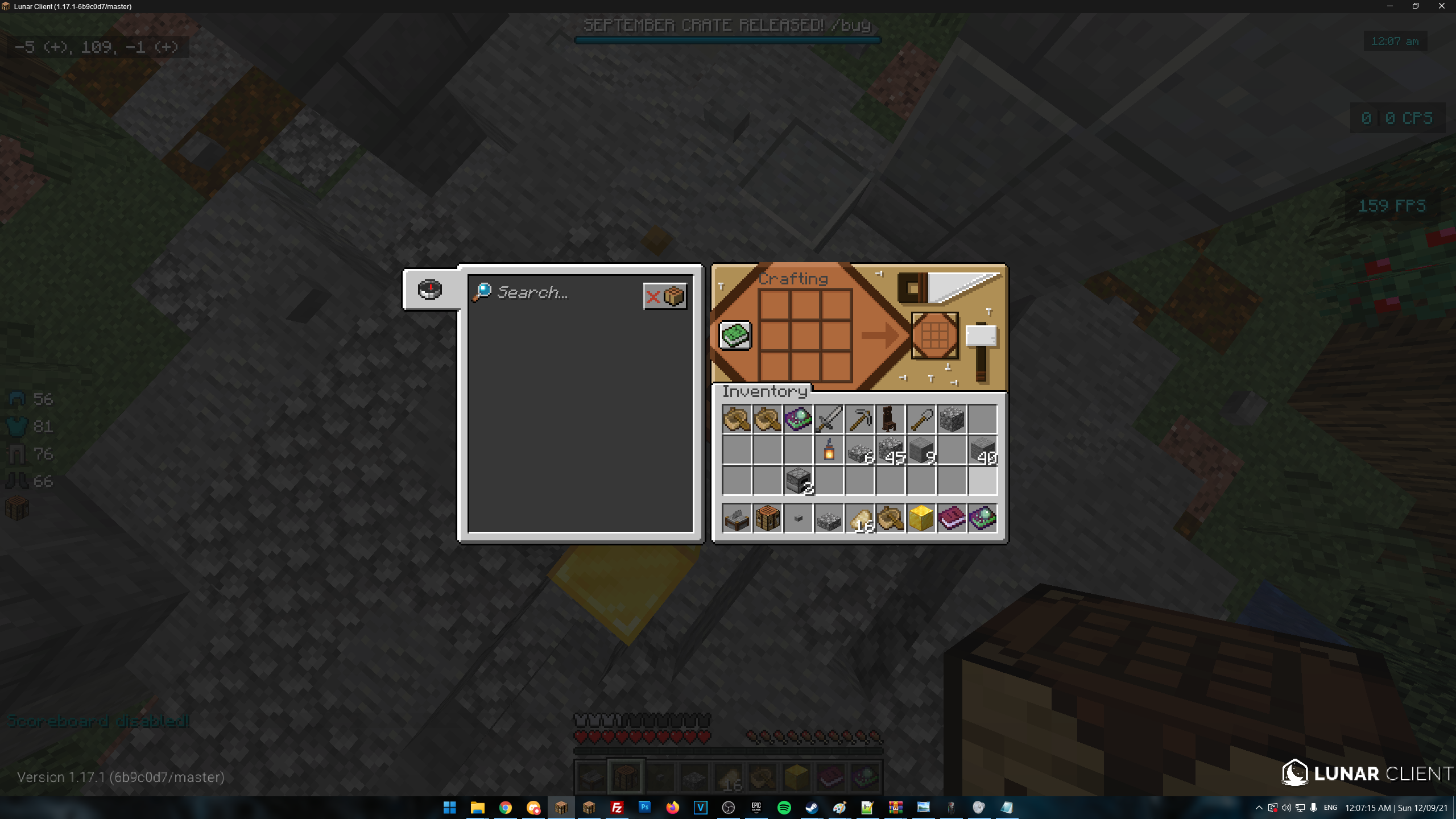
Task: Open the knowledge book recipe helper
Action: (735, 336)
